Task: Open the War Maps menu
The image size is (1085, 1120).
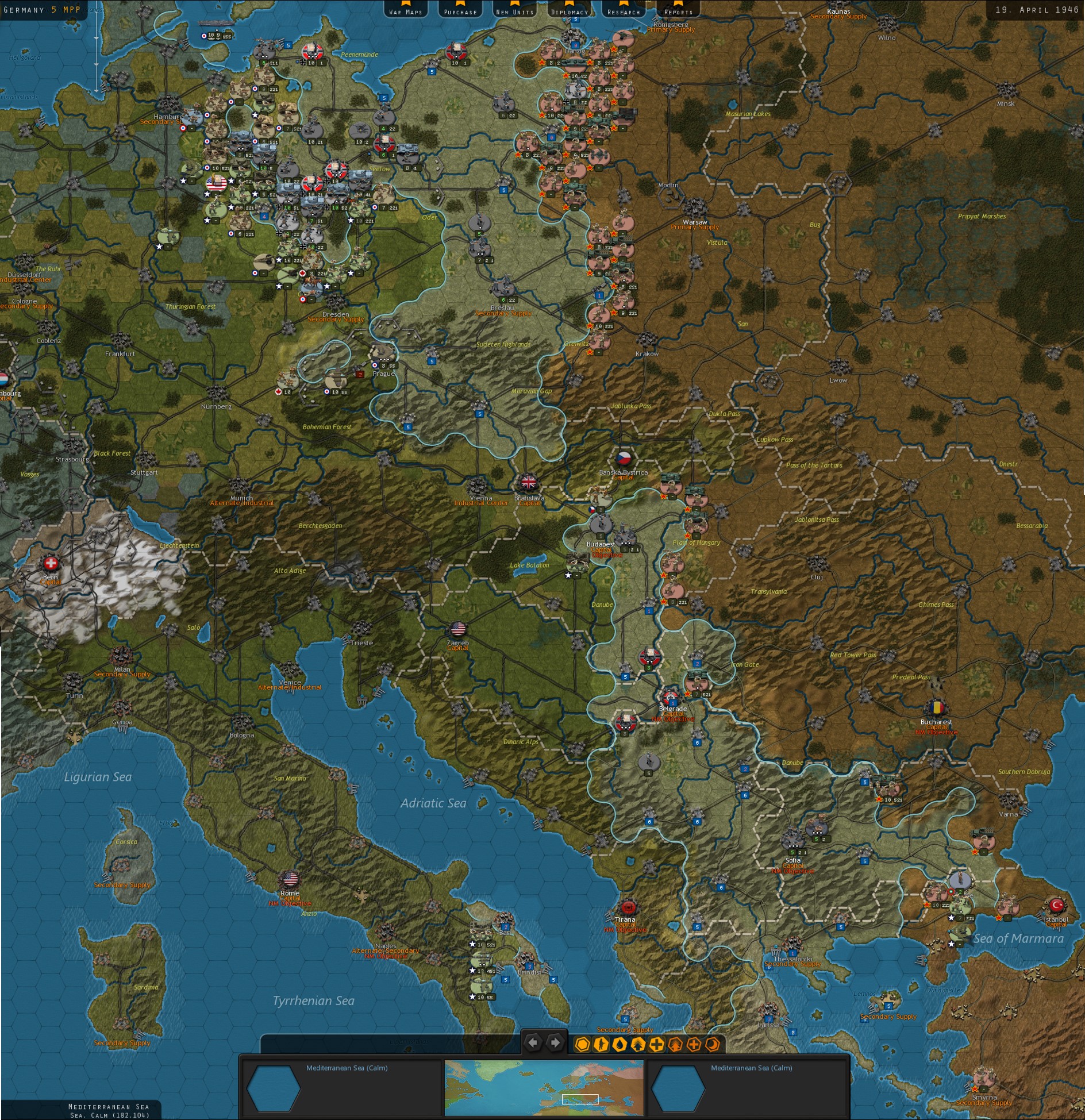Action: 406,10
